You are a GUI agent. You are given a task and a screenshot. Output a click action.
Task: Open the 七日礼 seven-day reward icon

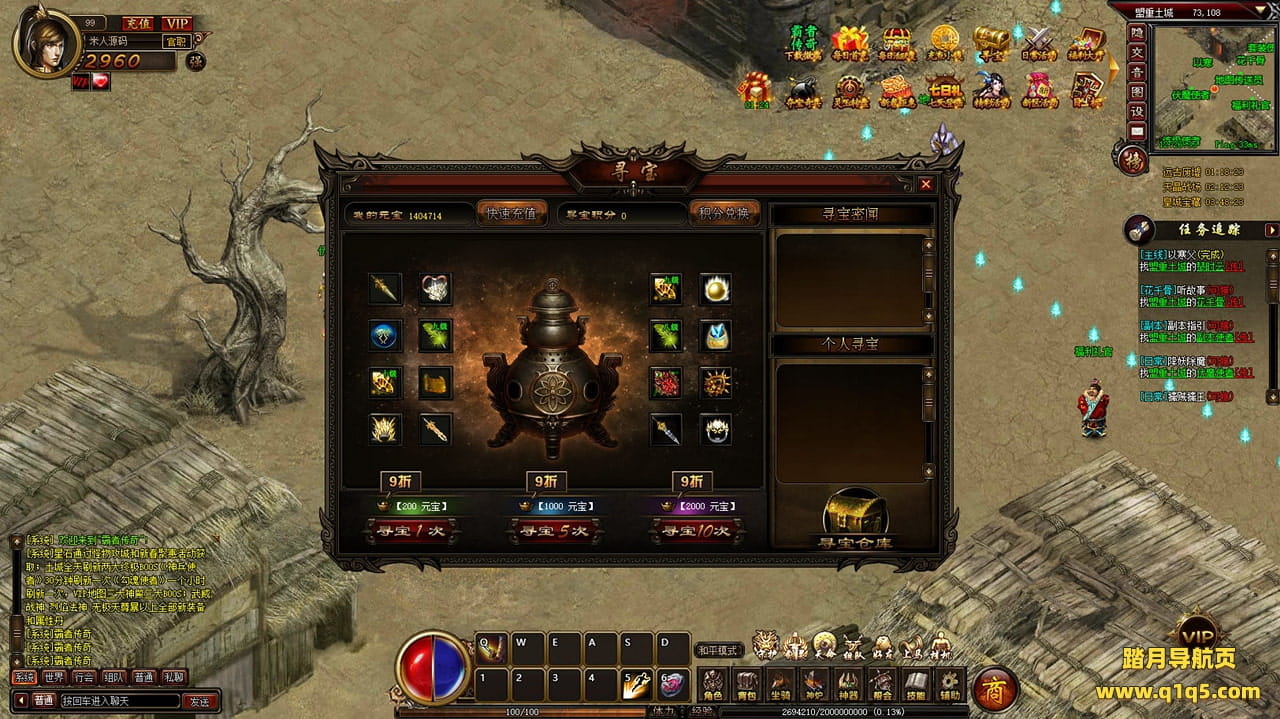tap(943, 93)
